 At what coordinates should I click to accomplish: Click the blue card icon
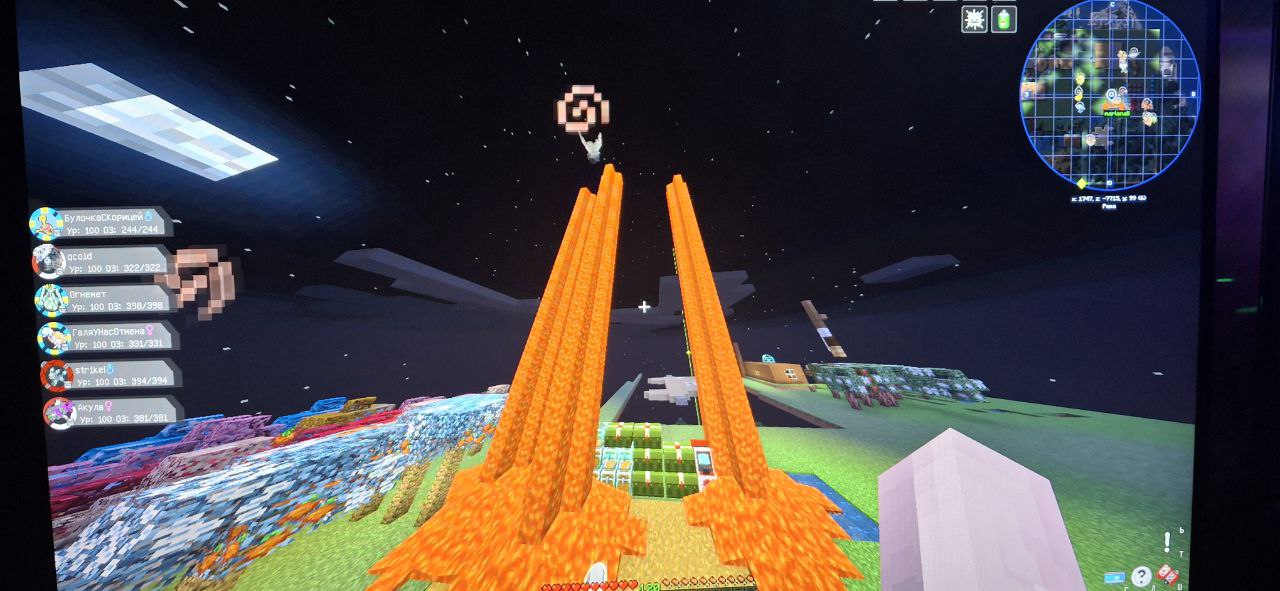1114,577
